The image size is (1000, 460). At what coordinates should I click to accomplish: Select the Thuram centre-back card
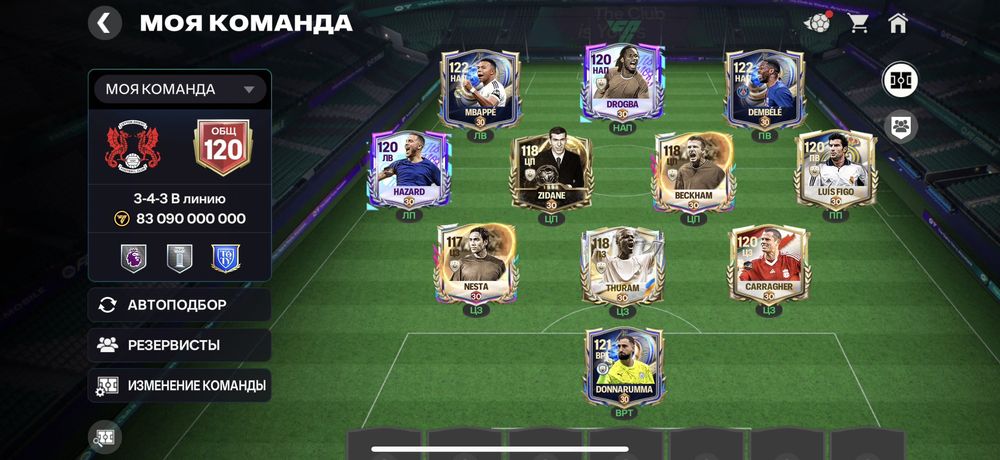[x=622, y=265]
